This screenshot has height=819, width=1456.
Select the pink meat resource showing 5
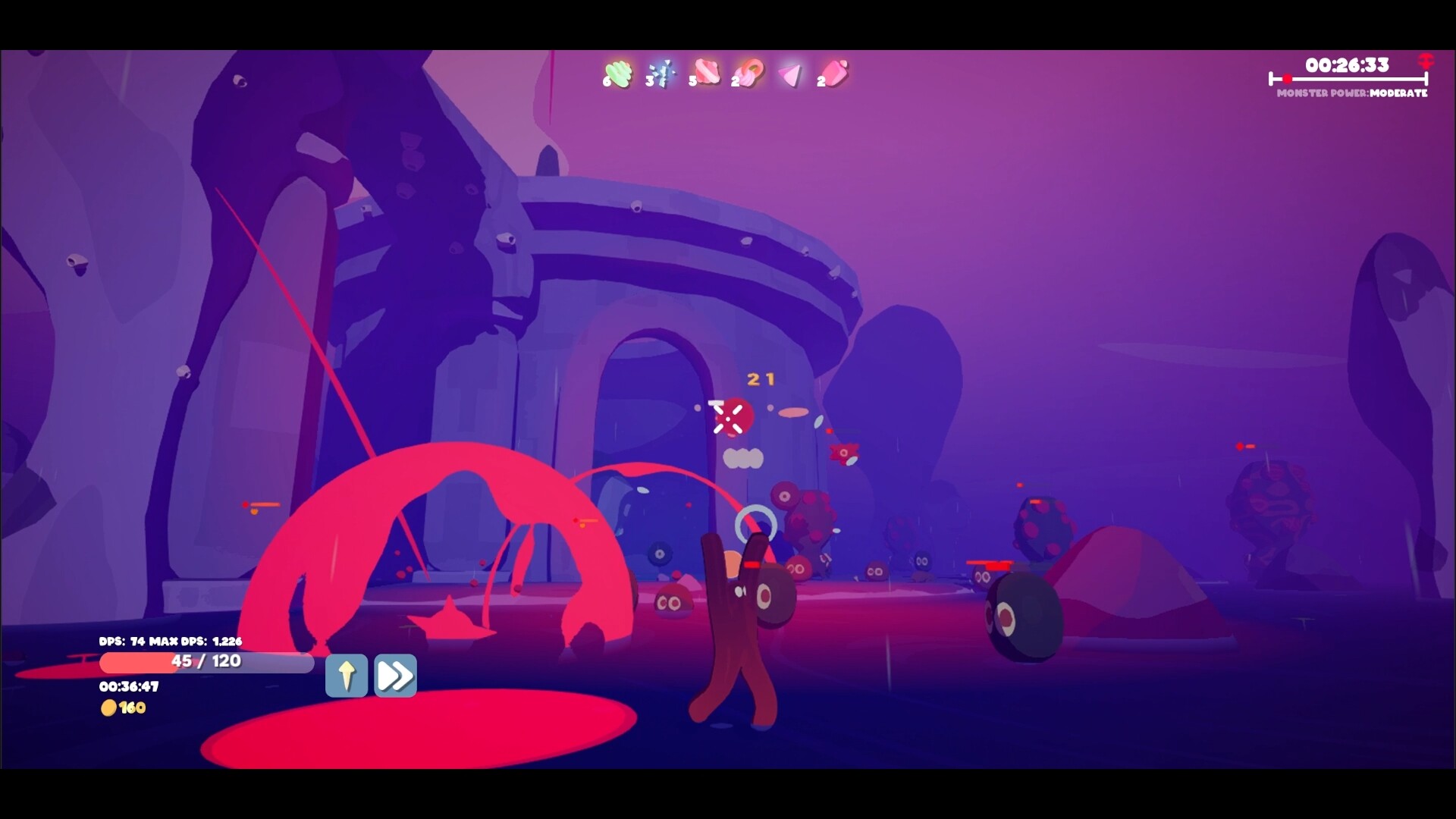[706, 71]
